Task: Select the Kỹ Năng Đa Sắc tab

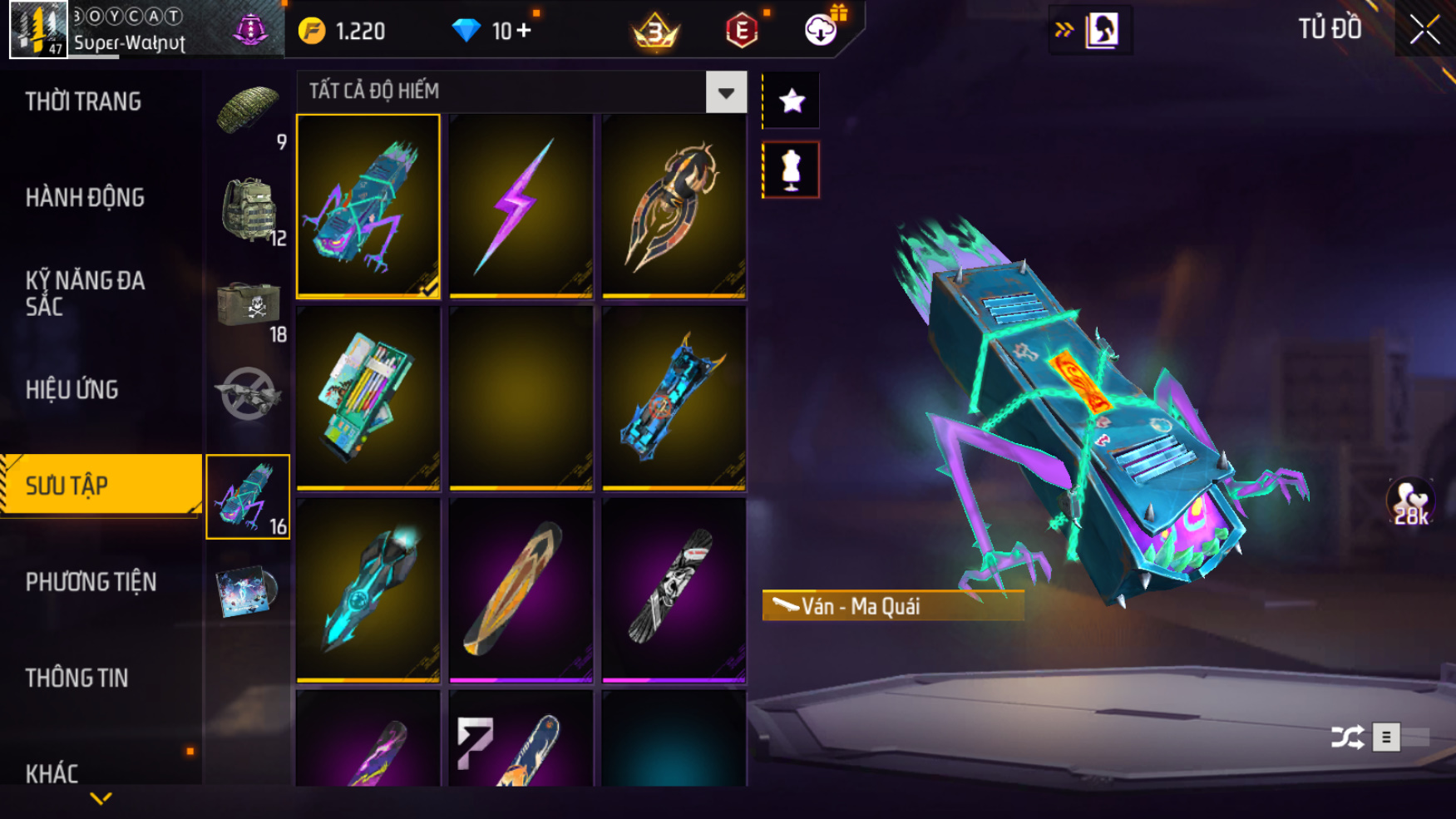Action: coord(85,294)
